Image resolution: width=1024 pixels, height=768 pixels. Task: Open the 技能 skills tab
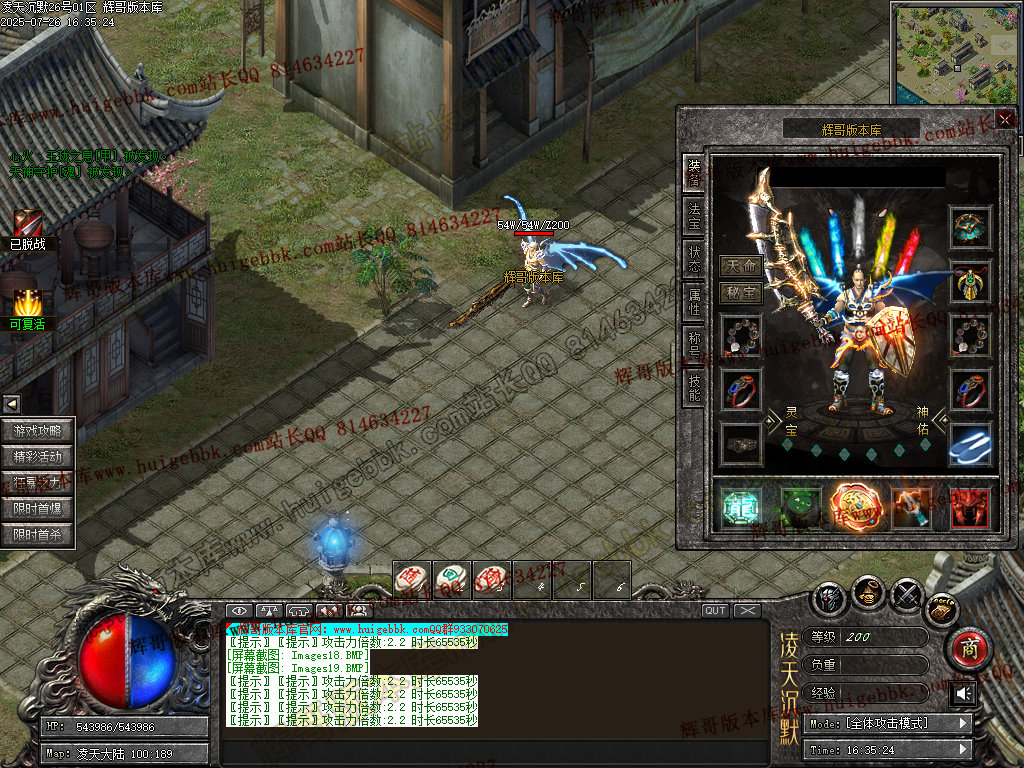click(693, 388)
